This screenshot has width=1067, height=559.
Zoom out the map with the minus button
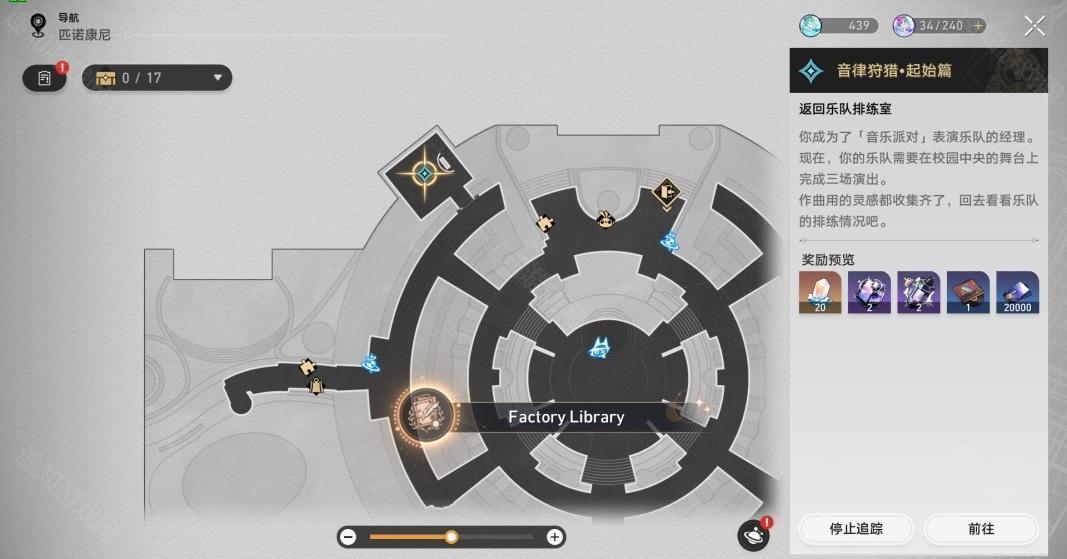click(x=348, y=537)
